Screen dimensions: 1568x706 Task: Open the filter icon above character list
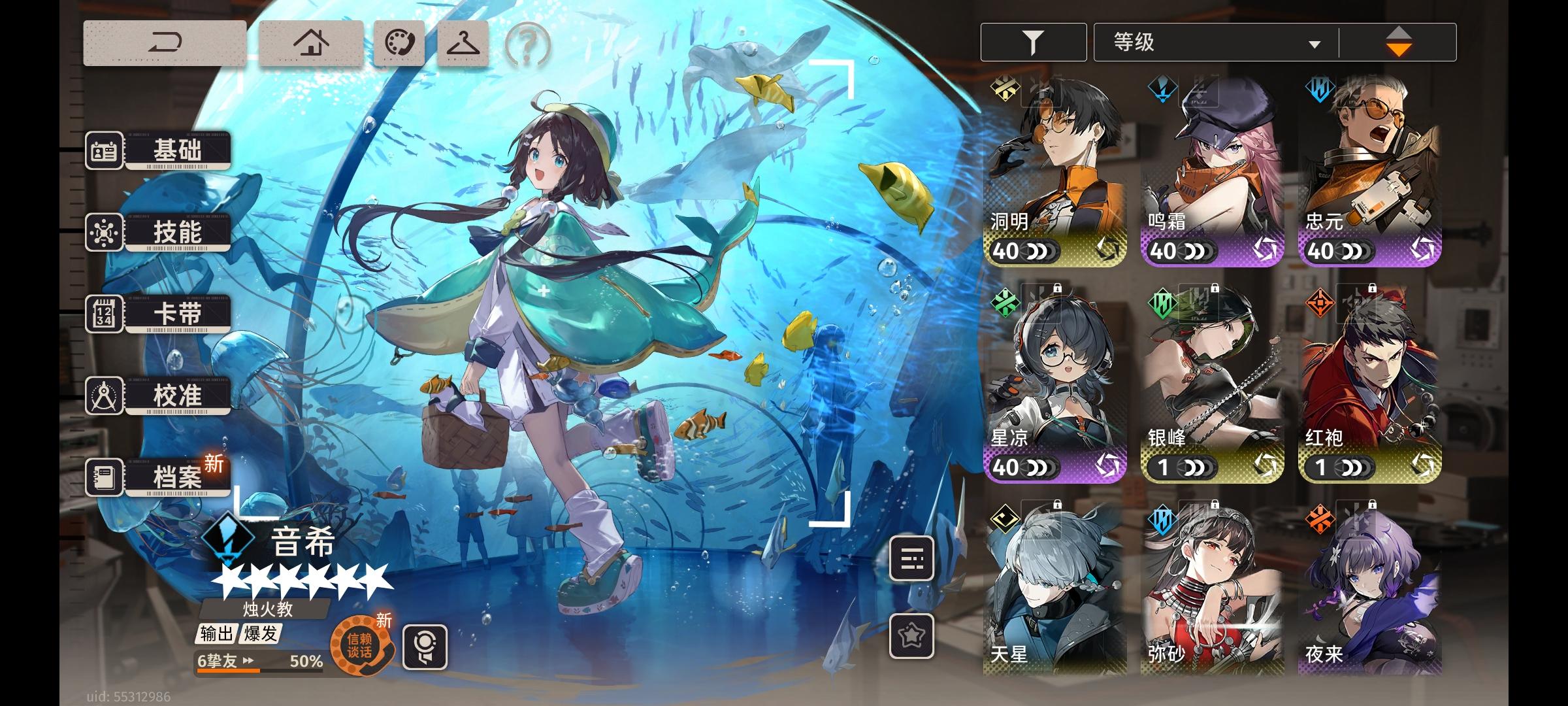[1032, 41]
